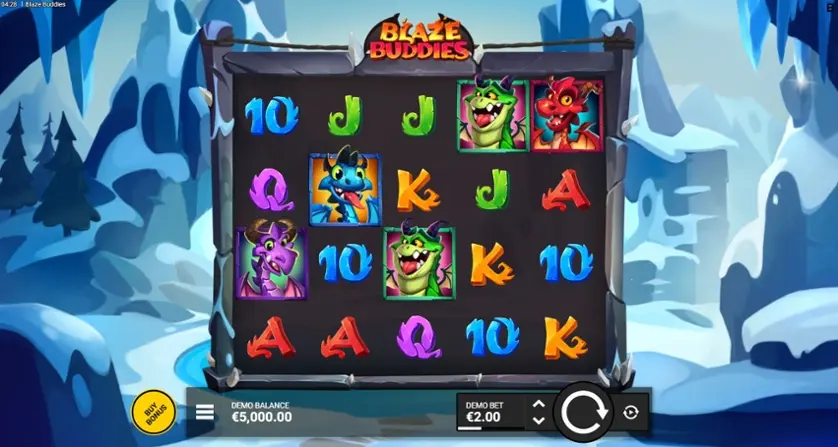Open the hamburger menu

204,411
